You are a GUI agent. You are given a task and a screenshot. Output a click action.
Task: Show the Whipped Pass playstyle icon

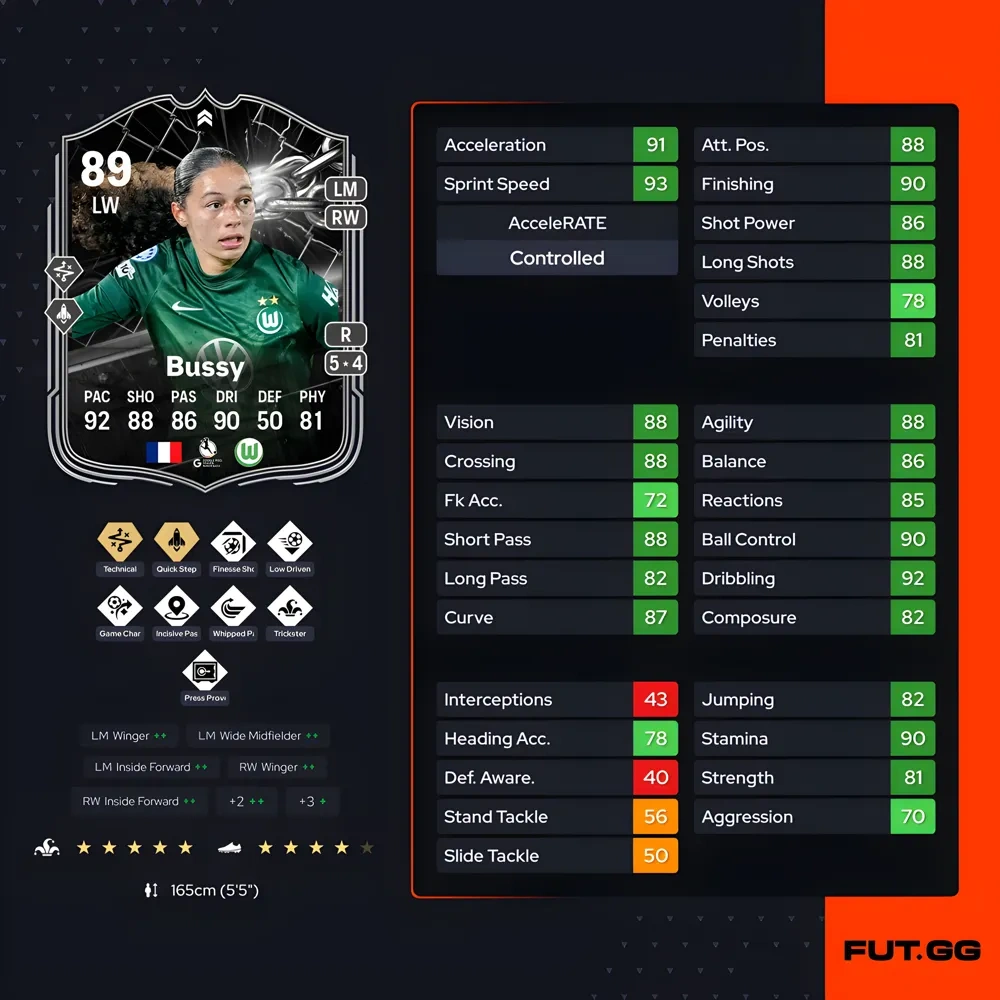coord(233,608)
